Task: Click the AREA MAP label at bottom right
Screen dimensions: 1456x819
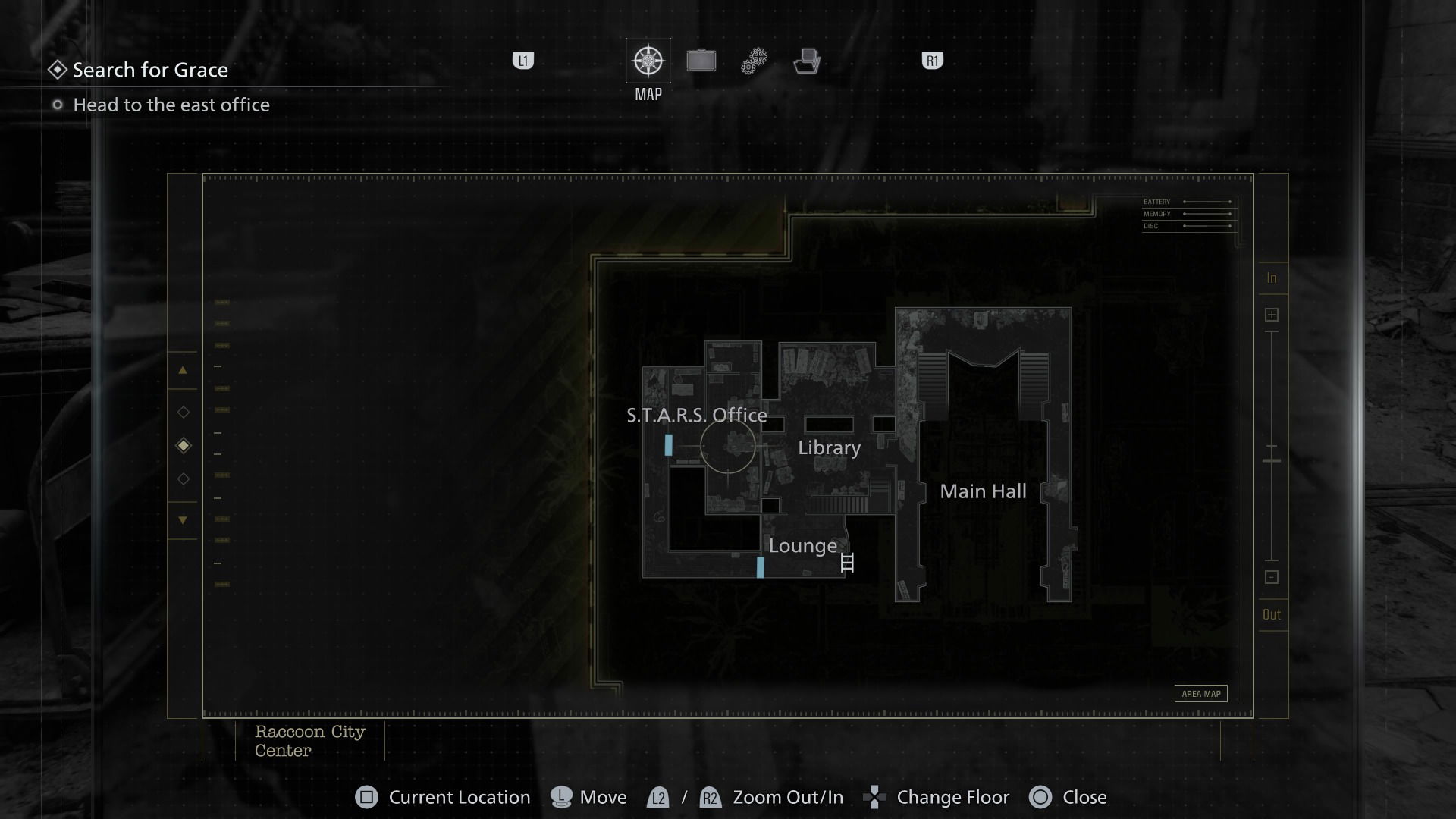Action: (1200, 693)
